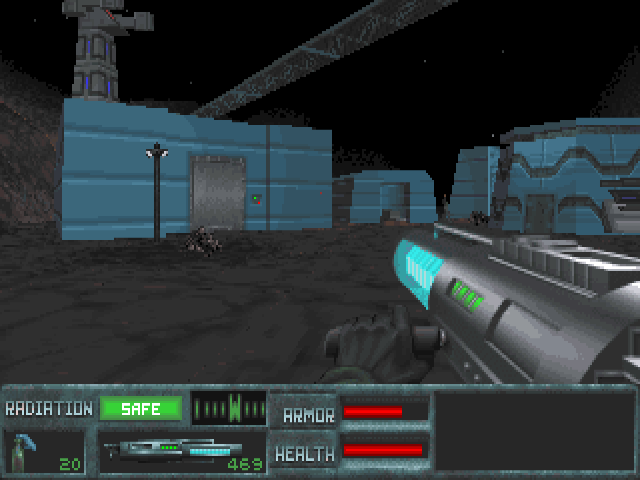This screenshot has height=480, width=640.
Task: Select the grenade item slot
Action: point(45,452)
